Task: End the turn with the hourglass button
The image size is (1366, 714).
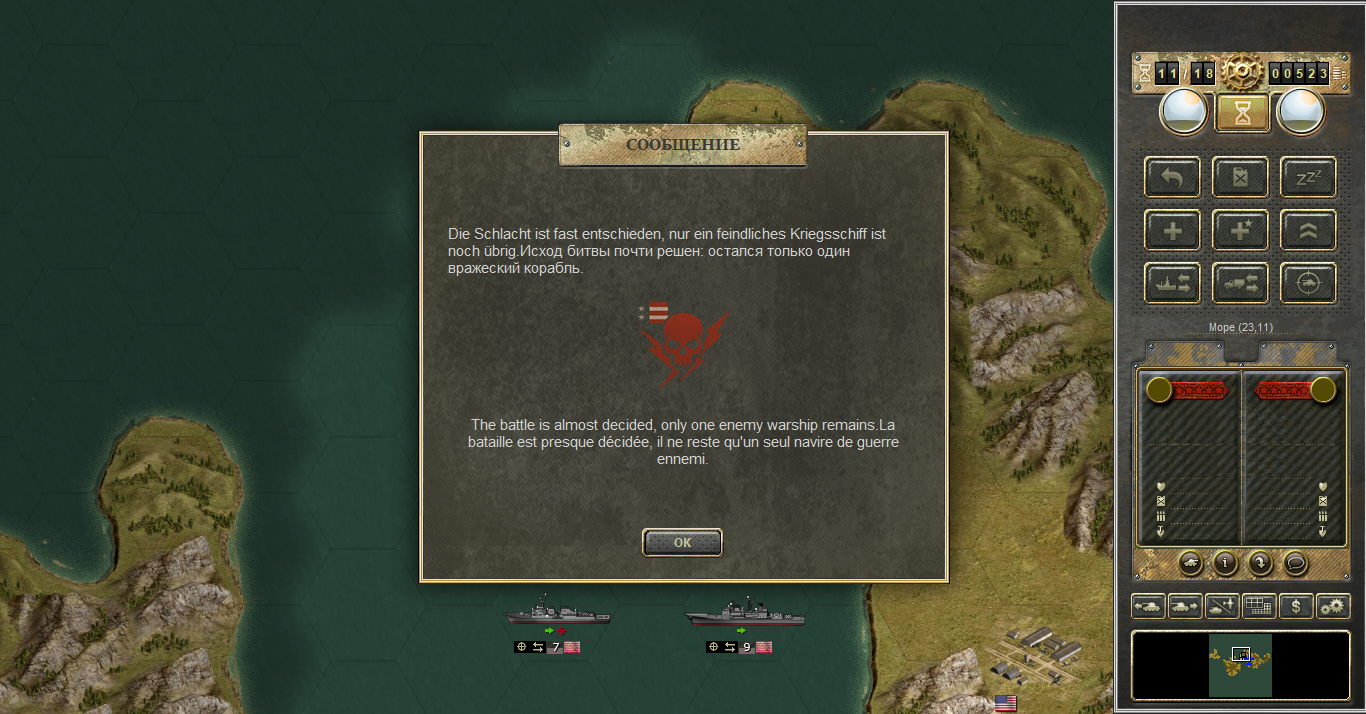Action: [1242, 113]
